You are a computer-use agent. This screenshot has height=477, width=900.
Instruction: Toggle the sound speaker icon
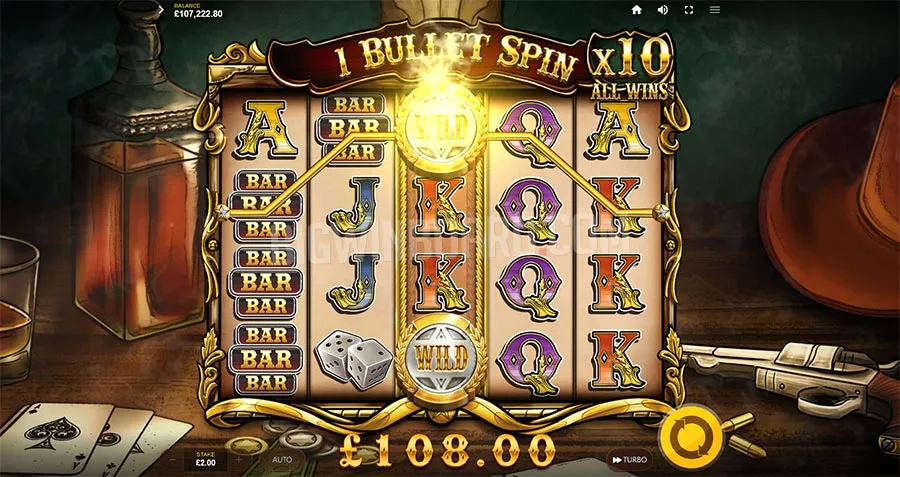pos(662,10)
